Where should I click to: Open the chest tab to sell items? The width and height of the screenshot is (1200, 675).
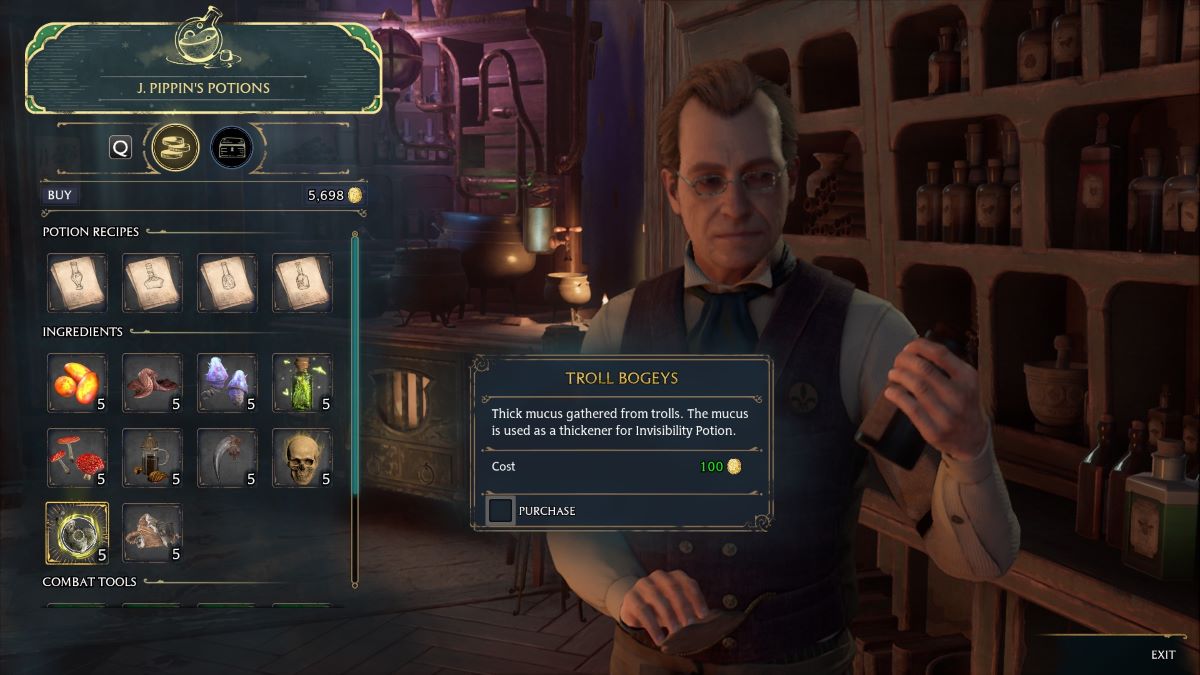[x=231, y=148]
